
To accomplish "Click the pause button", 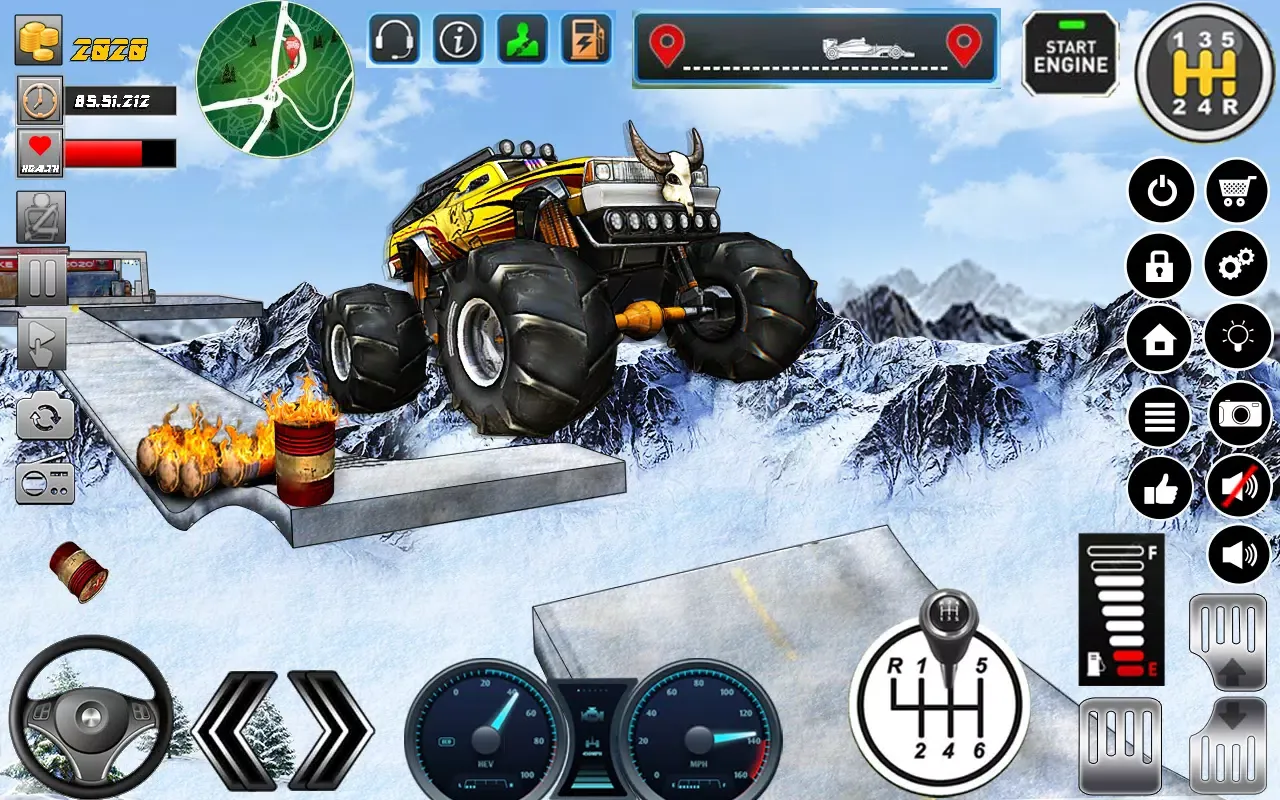I will point(42,278).
